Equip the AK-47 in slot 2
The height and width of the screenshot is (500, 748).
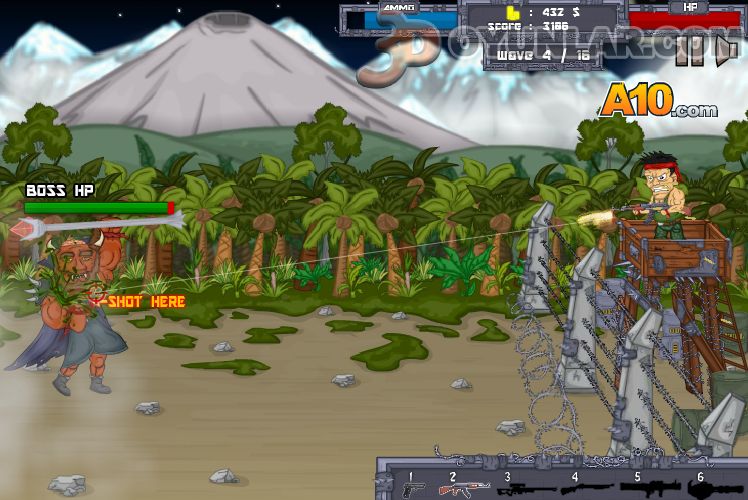[x=465, y=488]
